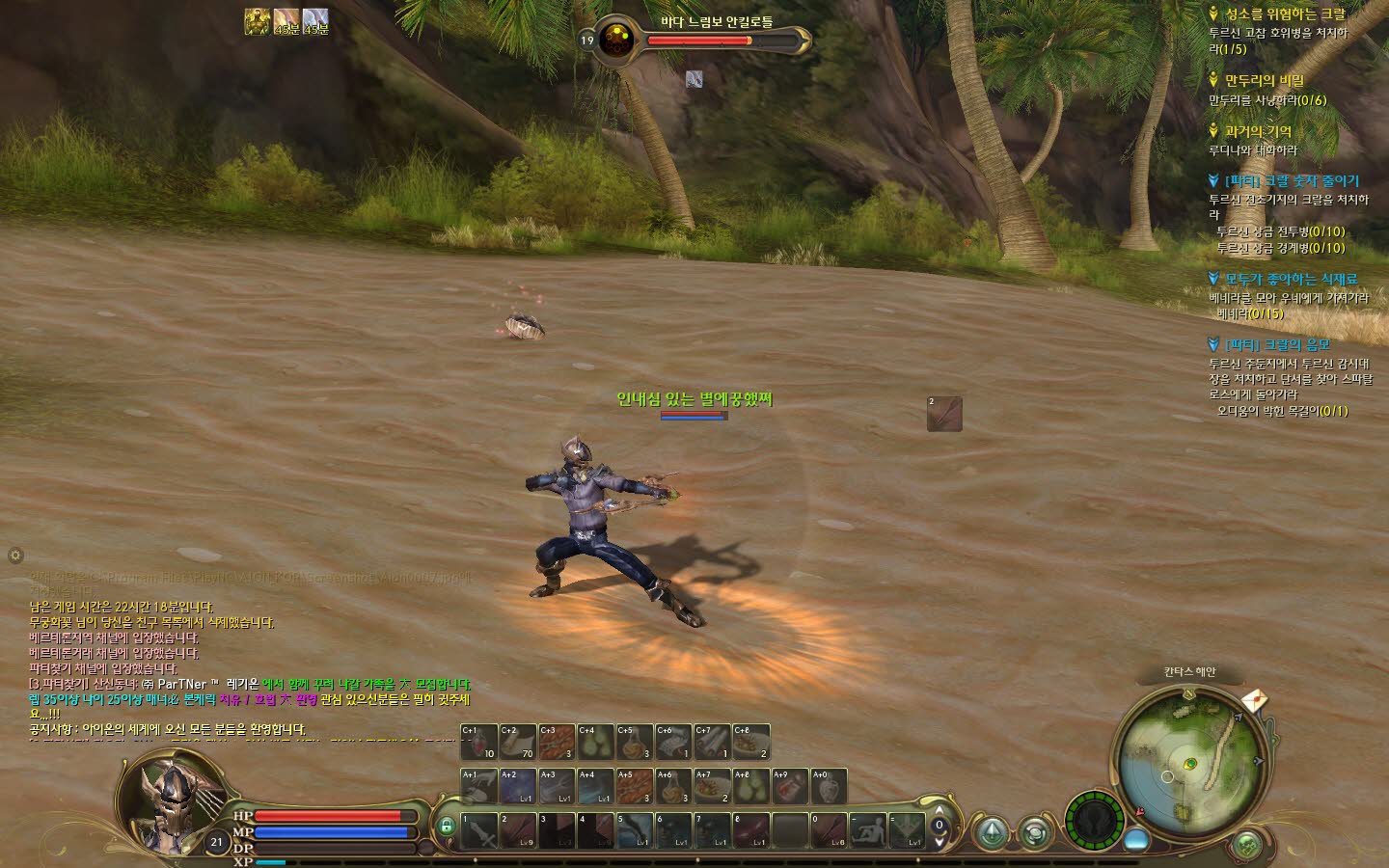This screenshot has width=1389, height=868.
Task: Click the round green button below the minimap
Action: 1247,846
